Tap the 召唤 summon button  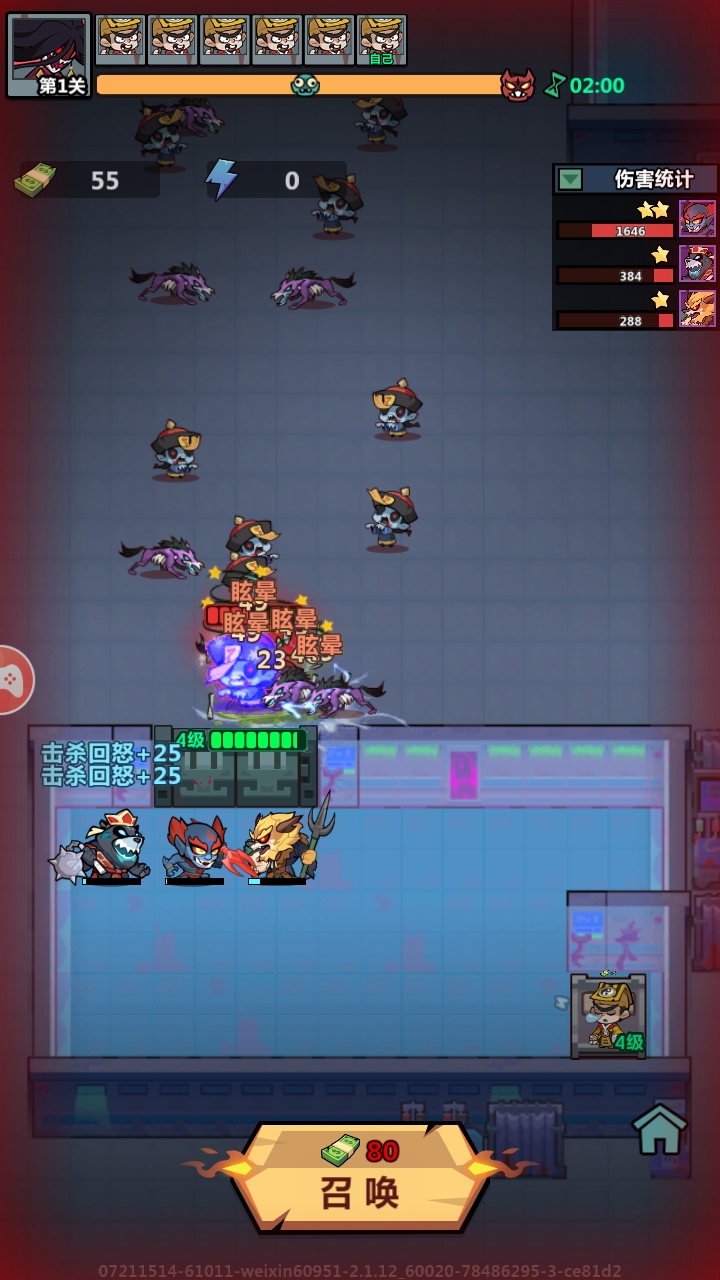(x=360, y=1178)
